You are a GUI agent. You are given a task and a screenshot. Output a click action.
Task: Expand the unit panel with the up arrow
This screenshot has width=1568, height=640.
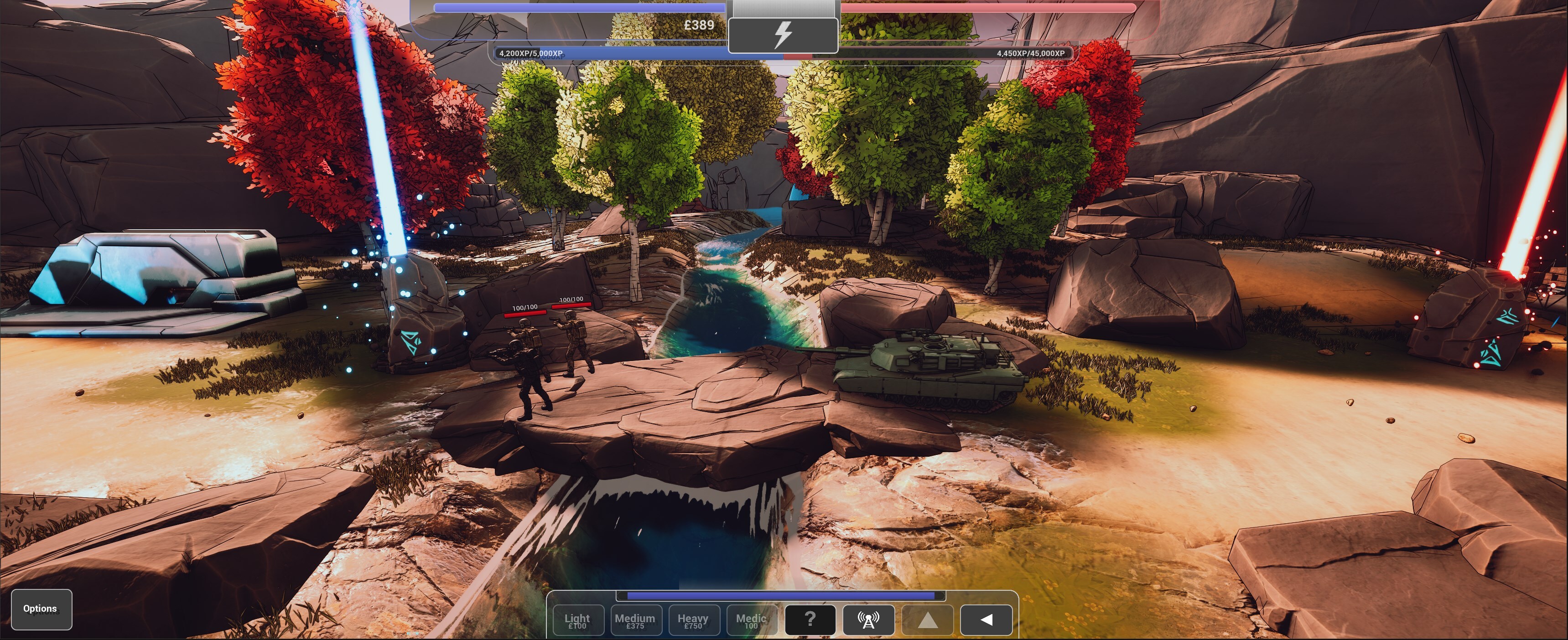click(928, 619)
